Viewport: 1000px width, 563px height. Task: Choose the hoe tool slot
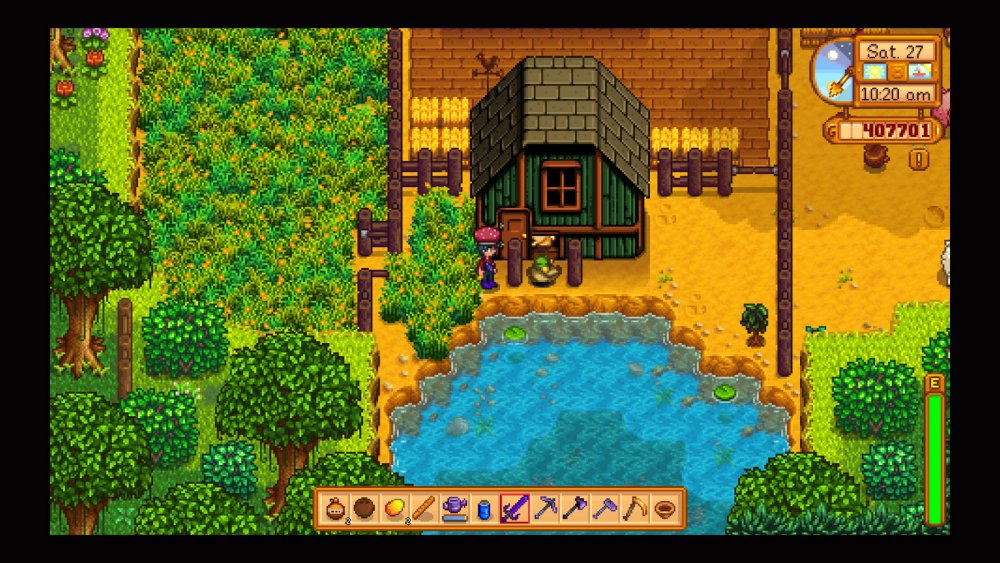tap(605, 509)
